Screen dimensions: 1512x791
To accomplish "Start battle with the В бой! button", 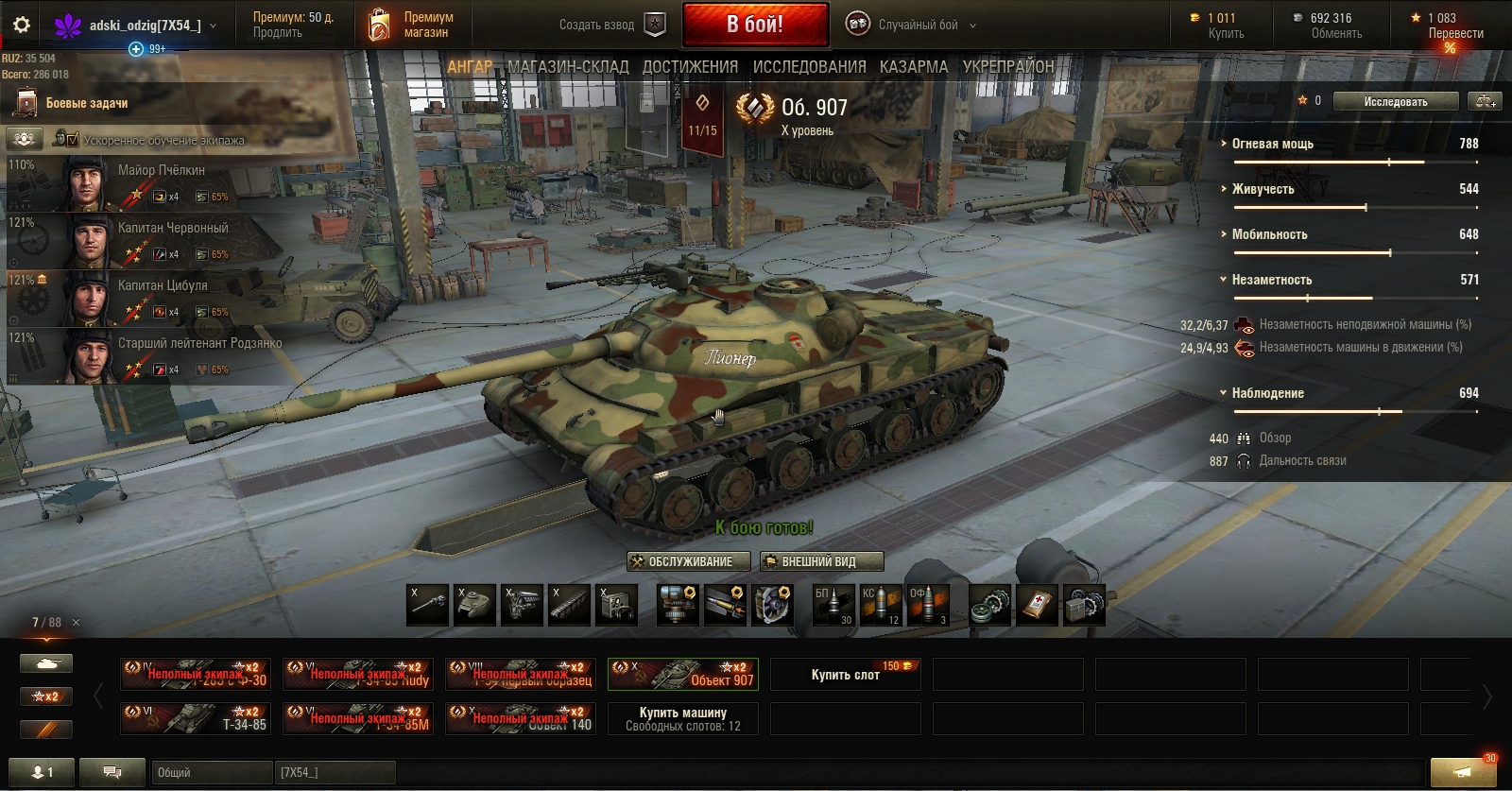I will point(754,25).
